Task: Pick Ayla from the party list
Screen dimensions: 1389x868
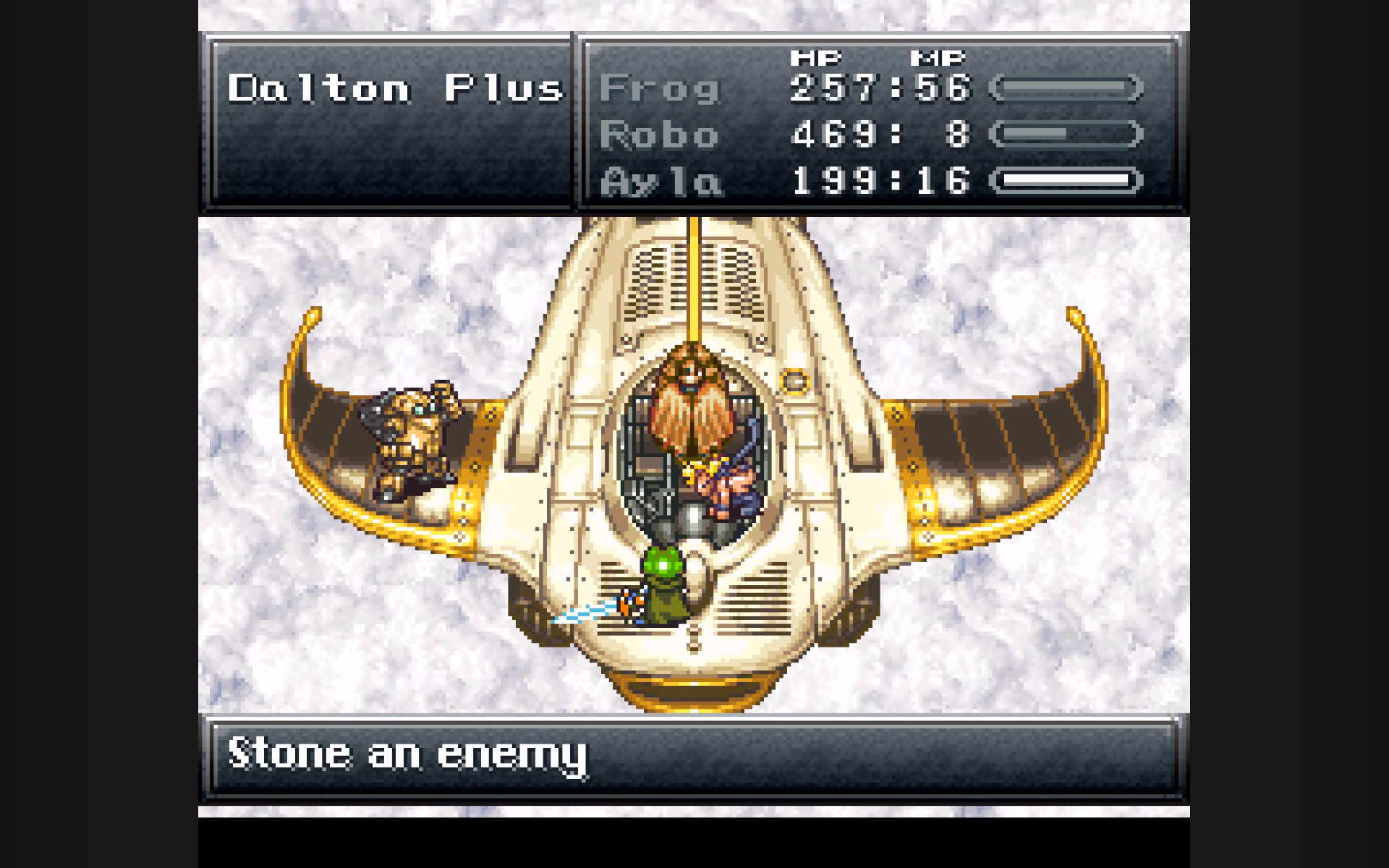Action: (660, 181)
